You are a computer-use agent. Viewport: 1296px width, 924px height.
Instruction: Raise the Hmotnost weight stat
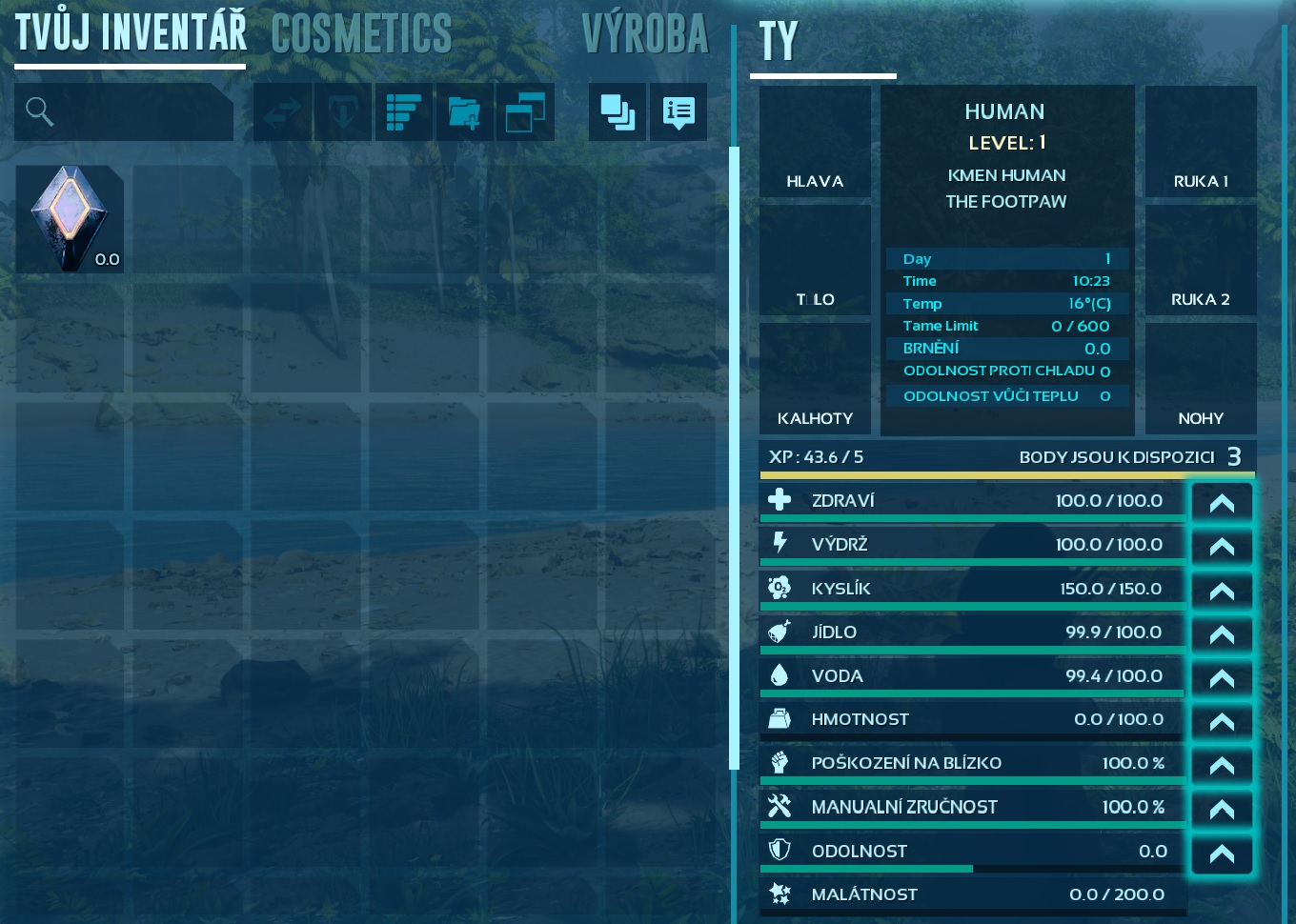point(1222,721)
